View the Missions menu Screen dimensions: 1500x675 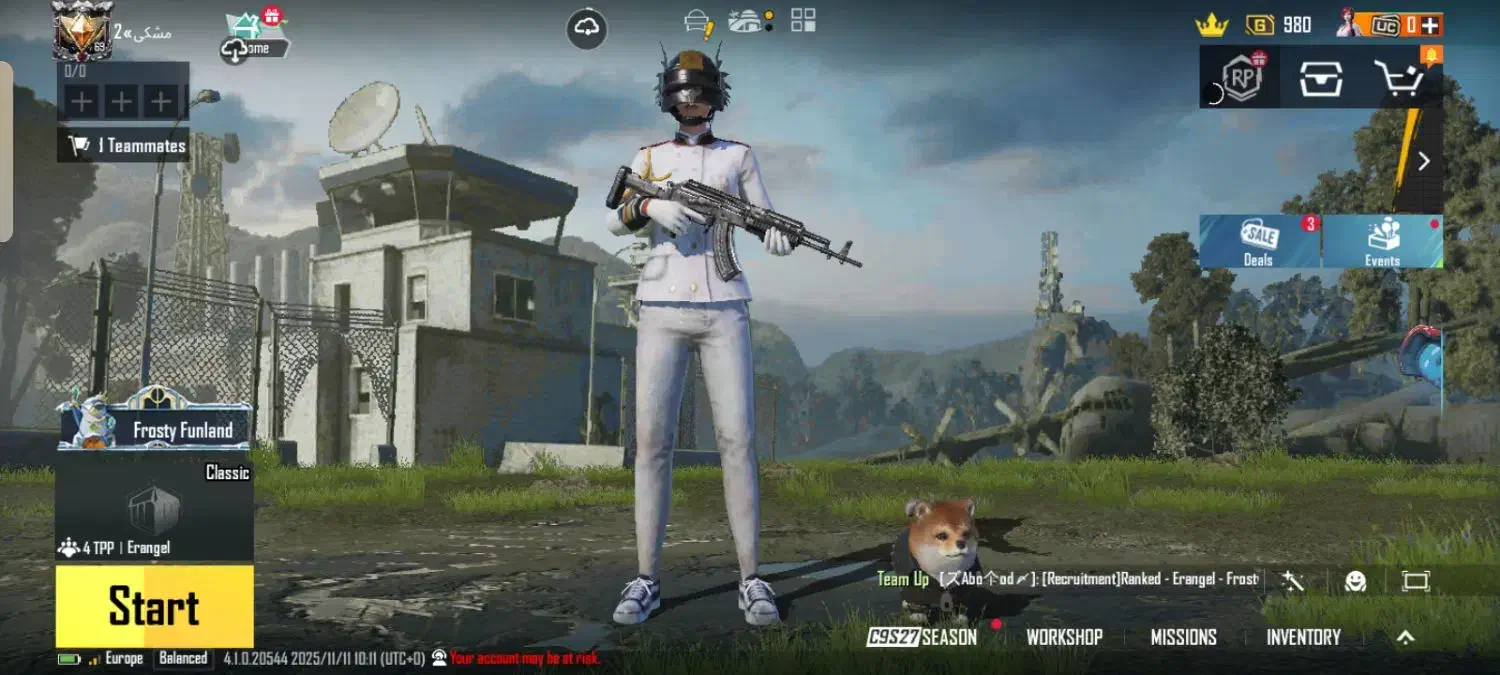pos(1183,637)
